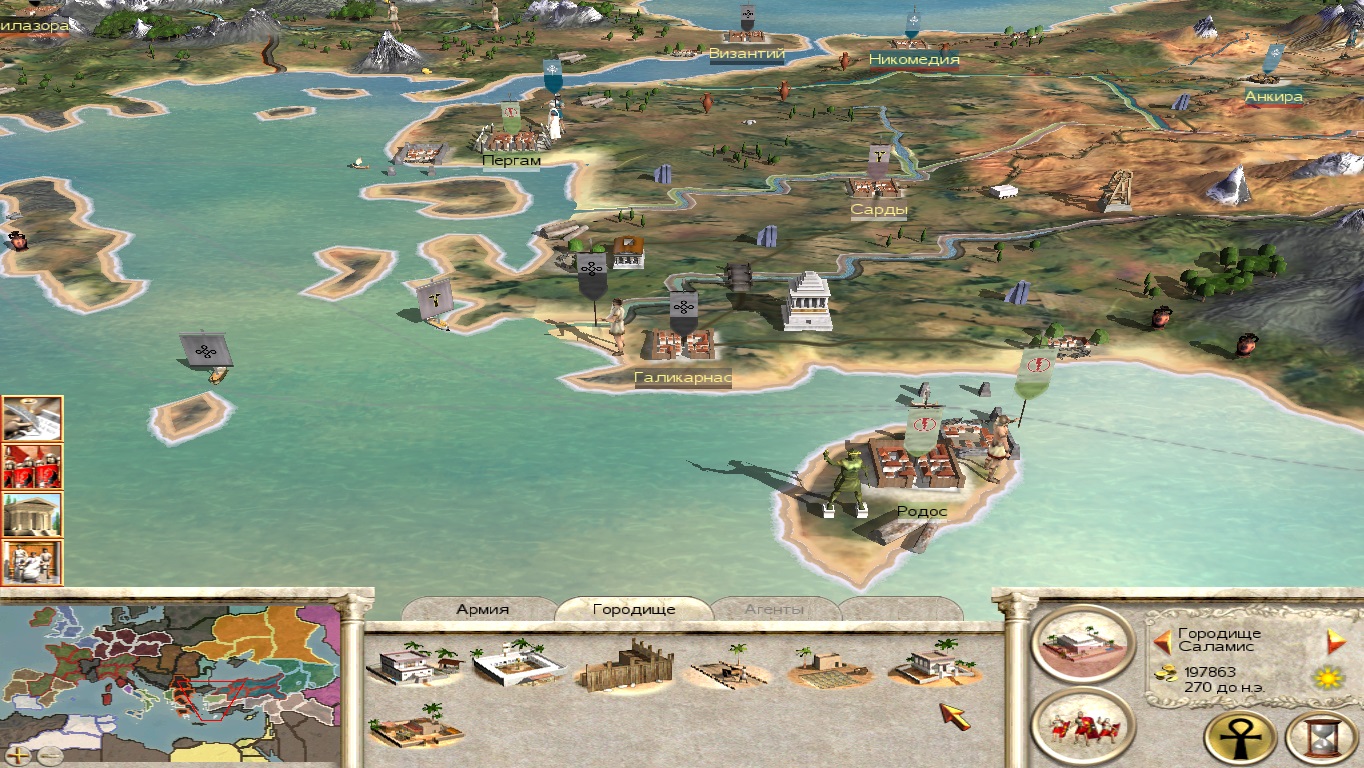
Task: Open the temple building side icon
Action: [x=32, y=514]
